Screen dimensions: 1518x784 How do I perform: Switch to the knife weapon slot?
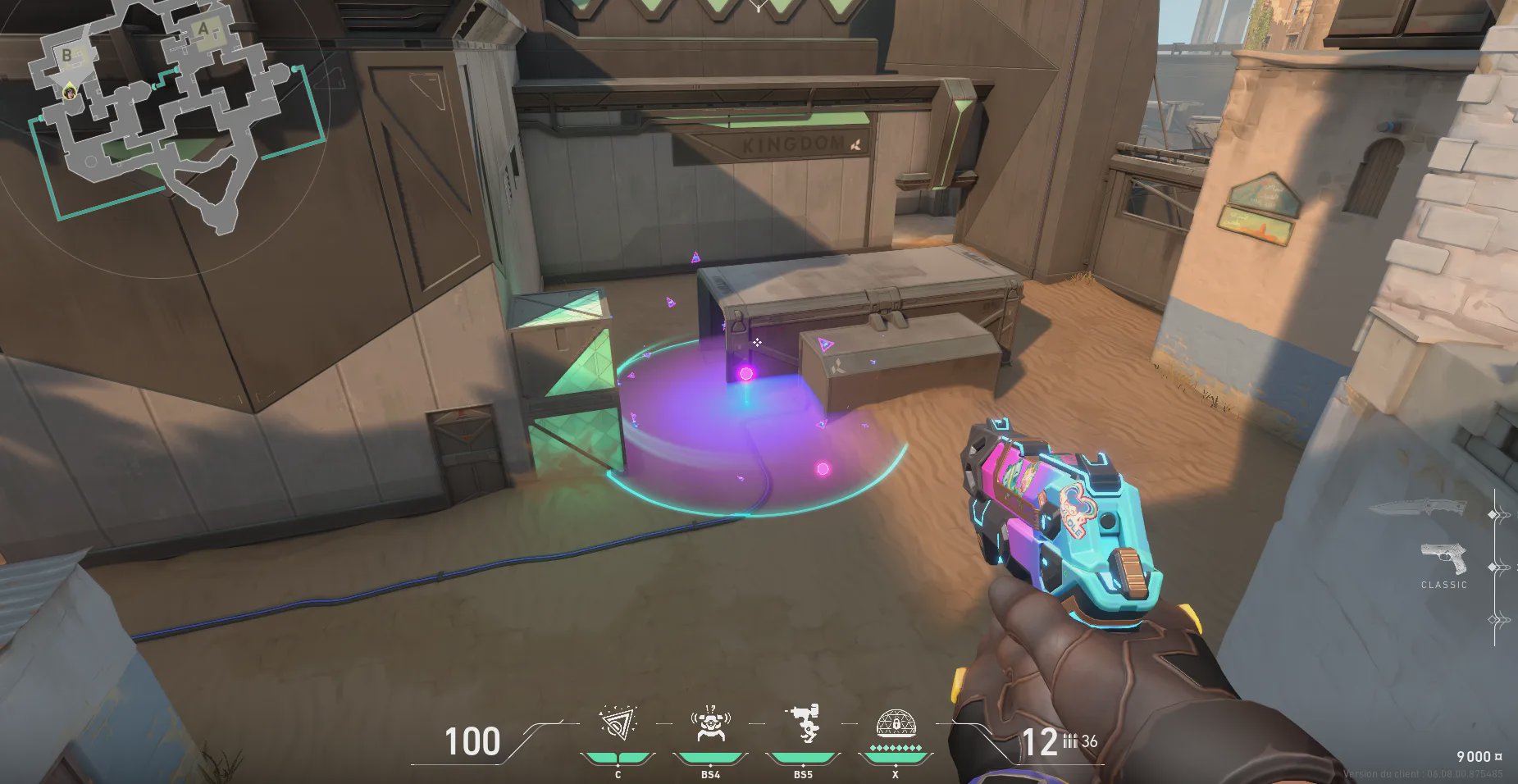(1417, 508)
